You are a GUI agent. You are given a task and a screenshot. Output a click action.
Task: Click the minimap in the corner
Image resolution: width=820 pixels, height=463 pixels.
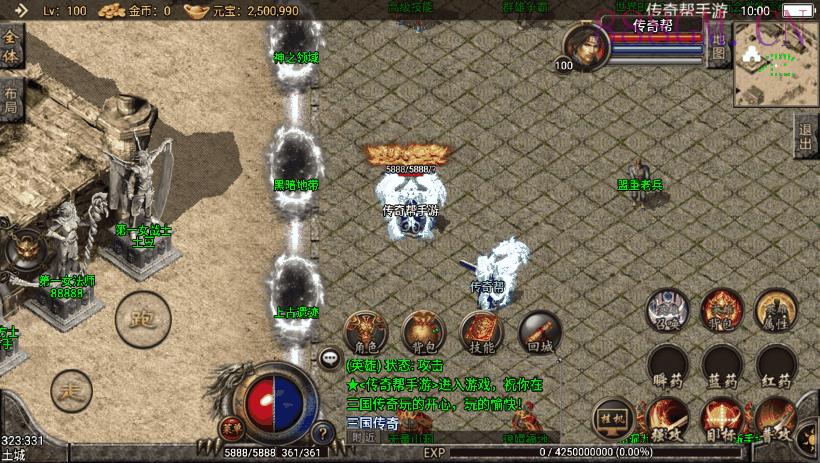776,64
